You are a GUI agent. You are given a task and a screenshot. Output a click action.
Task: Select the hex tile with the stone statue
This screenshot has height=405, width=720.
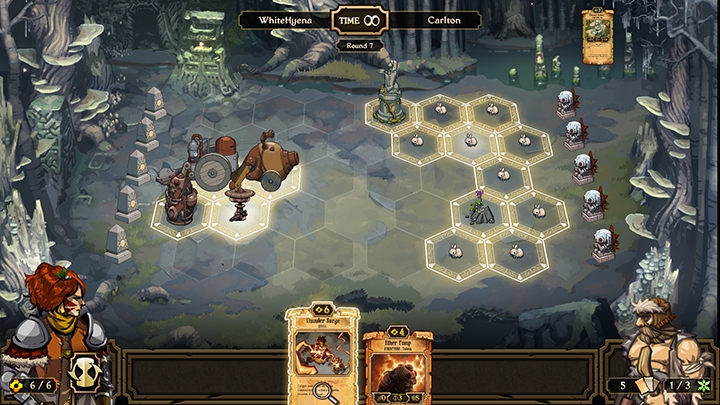pyautogui.click(x=391, y=108)
